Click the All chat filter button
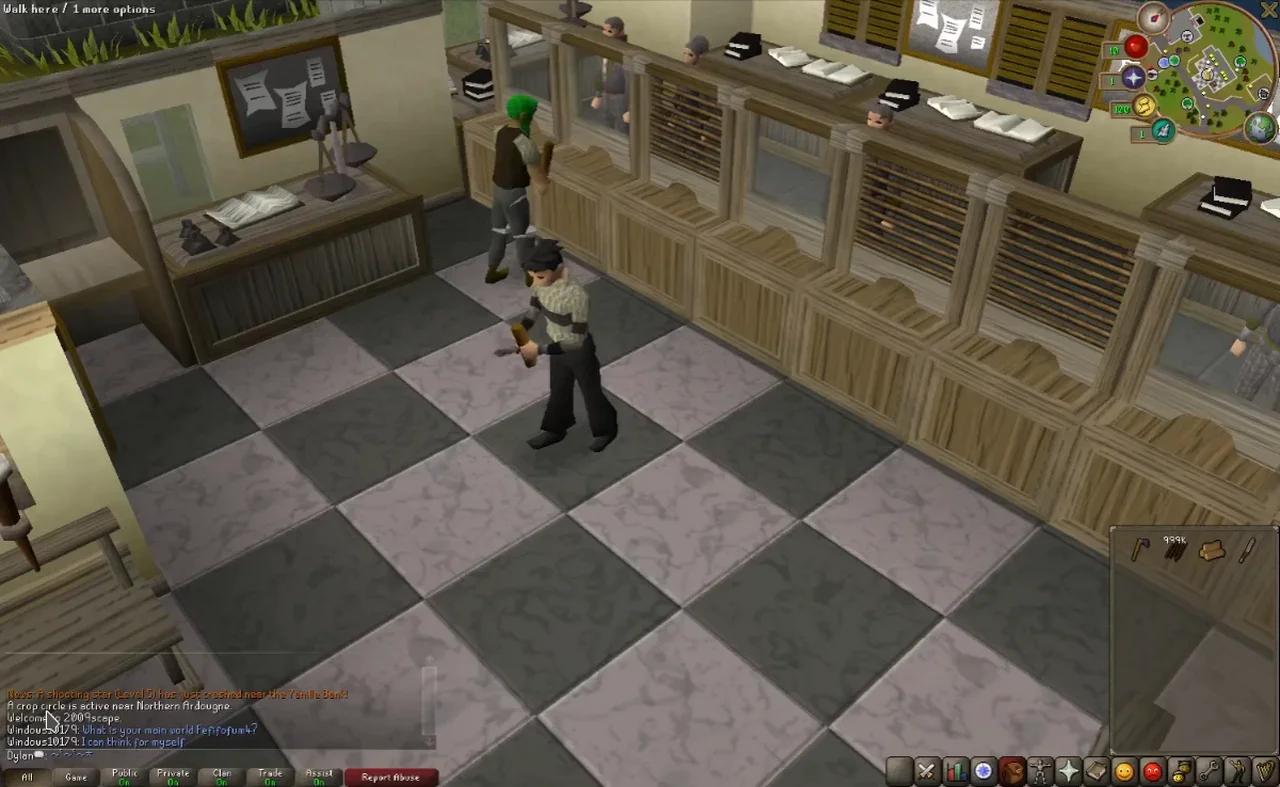The width and height of the screenshot is (1280, 787). point(26,777)
